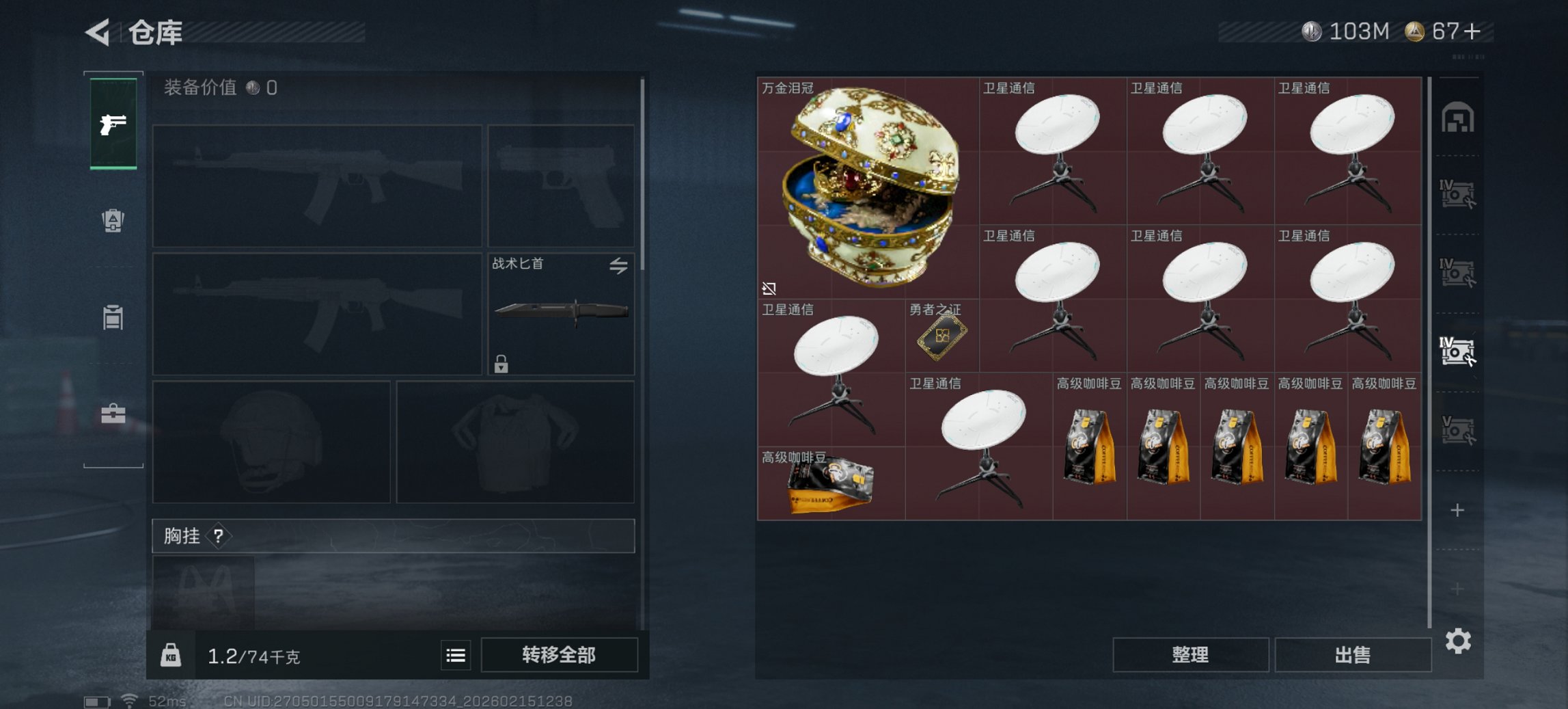Viewport: 1568px width, 709px height.
Task: Select the pistol loadout tab icon
Action: click(x=113, y=124)
